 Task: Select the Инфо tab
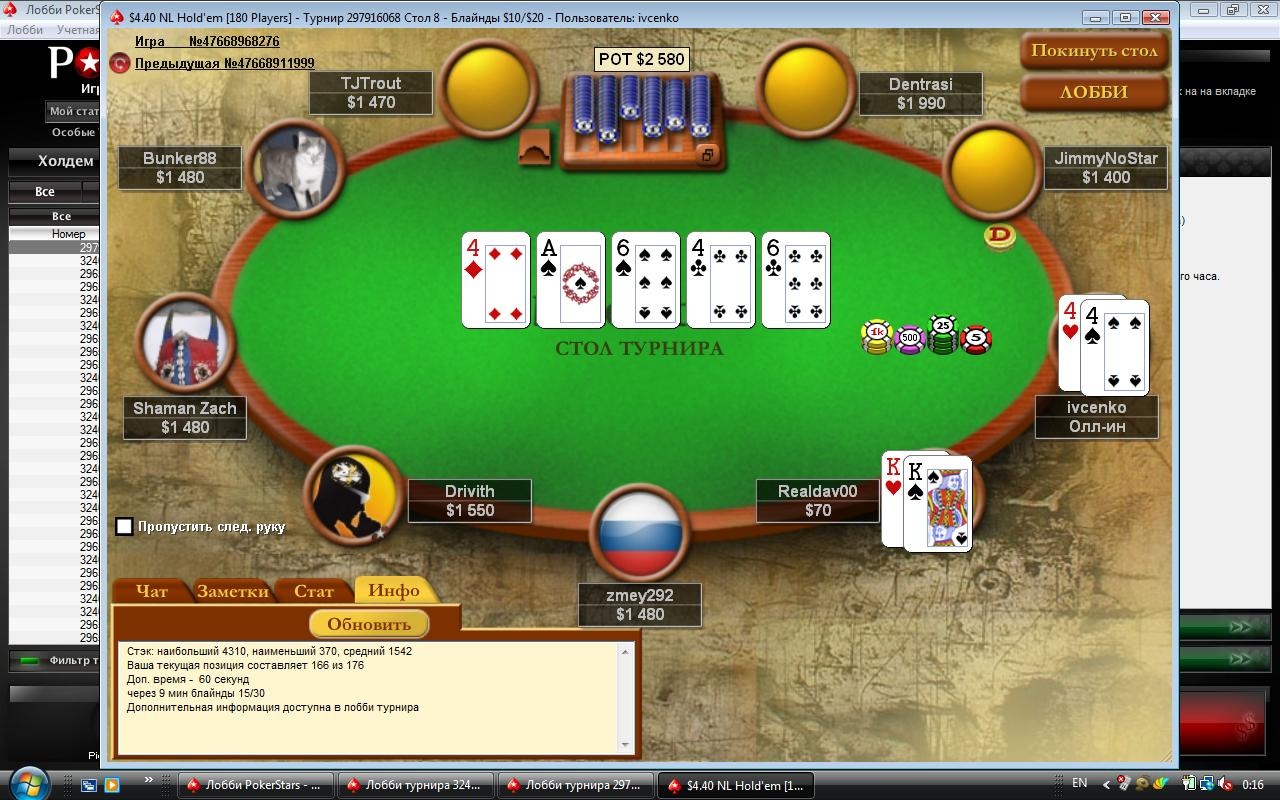[x=394, y=590]
